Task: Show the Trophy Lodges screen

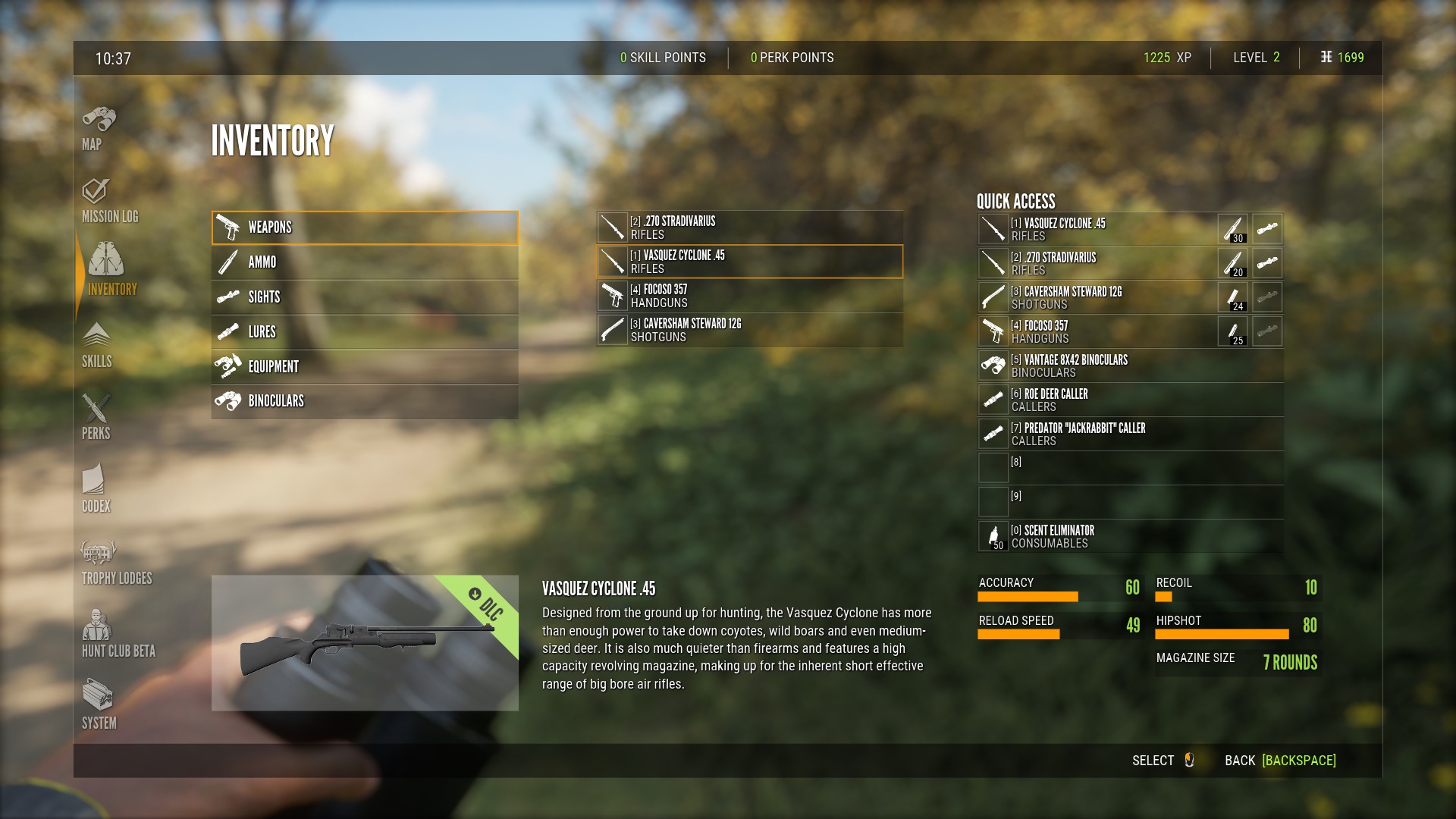Action: (116, 563)
